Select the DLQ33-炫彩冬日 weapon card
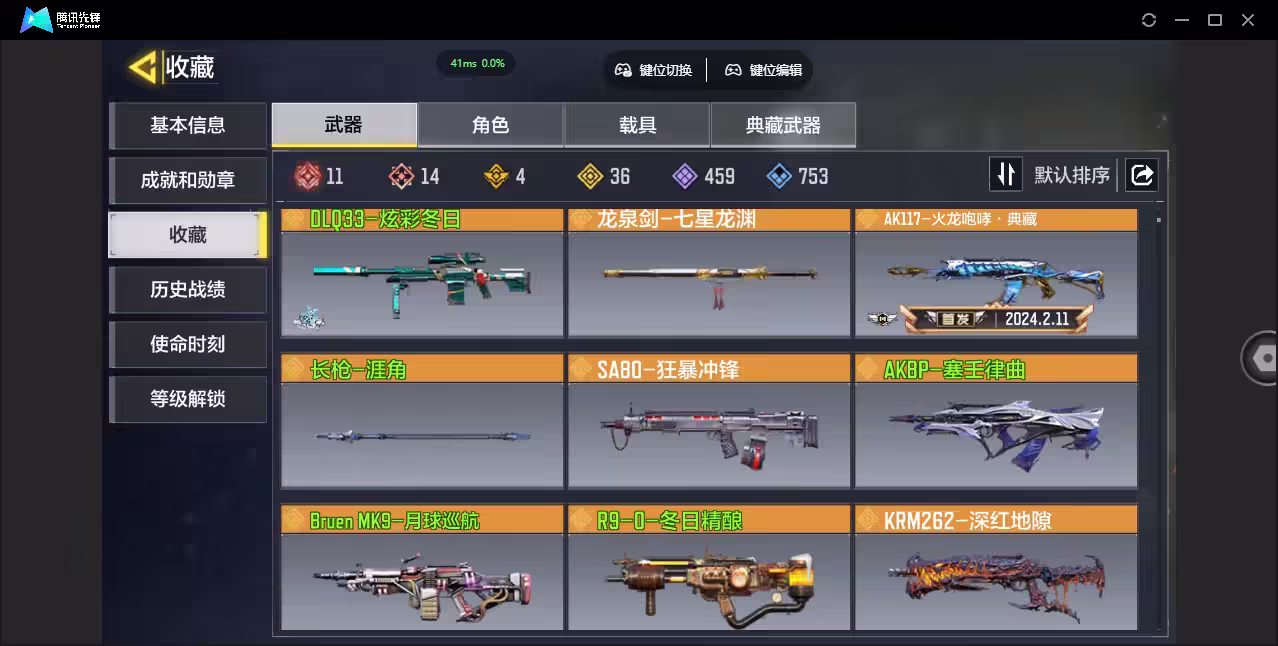 click(x=422, y=274)
